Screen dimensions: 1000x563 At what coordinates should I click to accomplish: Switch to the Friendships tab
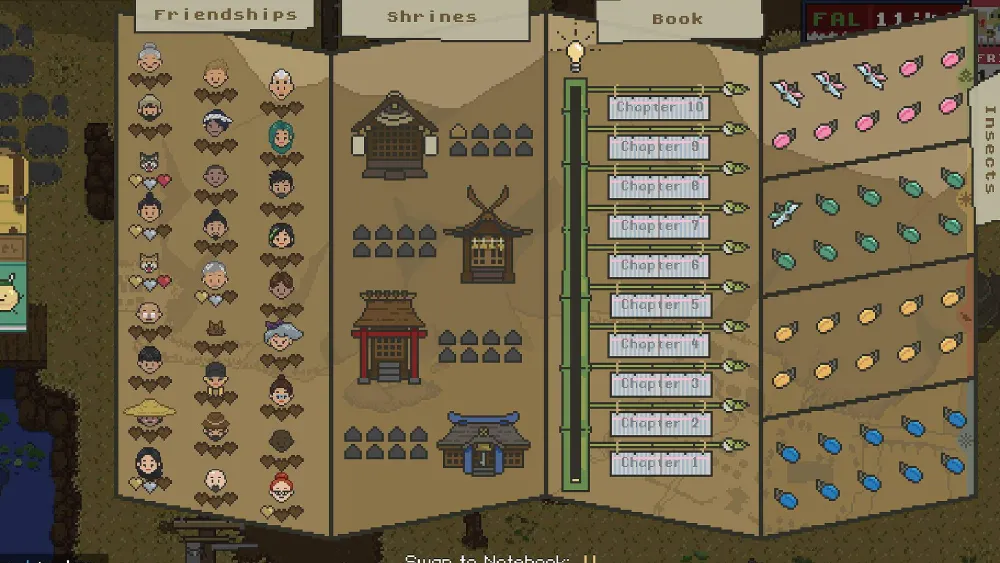[225, 15]
